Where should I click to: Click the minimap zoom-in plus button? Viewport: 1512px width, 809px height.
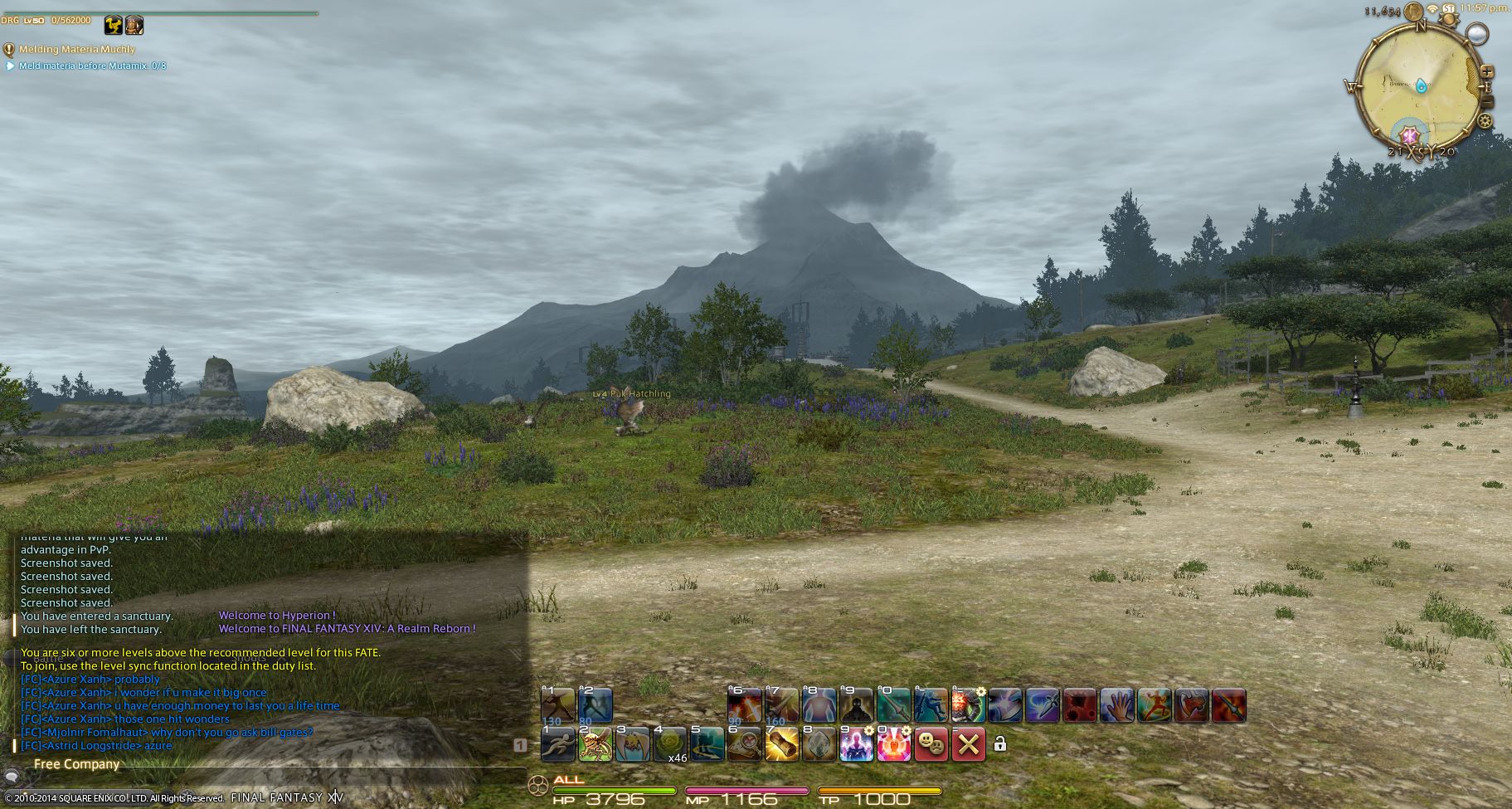click(x=1486, y=71)
